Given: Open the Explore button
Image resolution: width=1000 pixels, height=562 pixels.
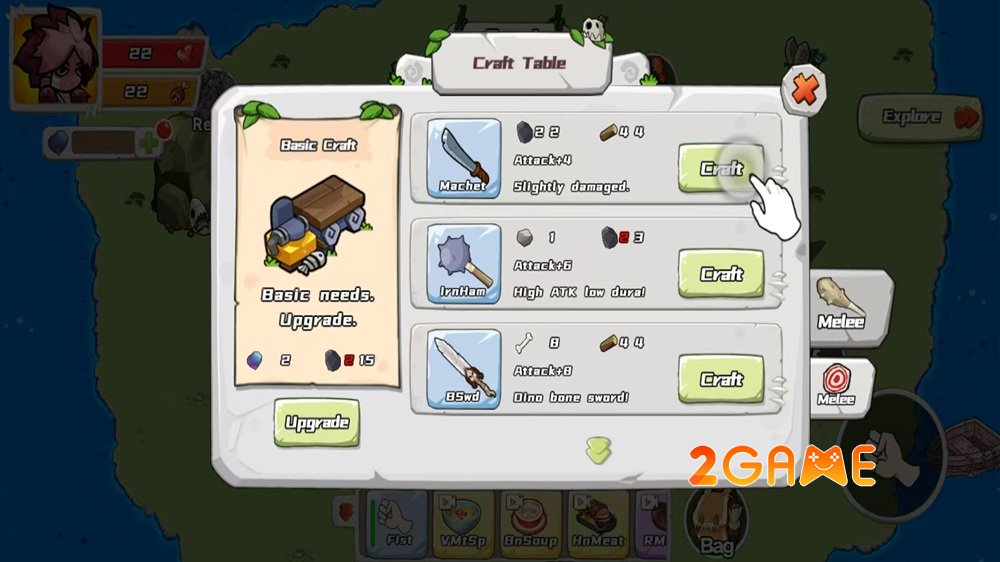Looking at the screenshot, I should point(919,117).
